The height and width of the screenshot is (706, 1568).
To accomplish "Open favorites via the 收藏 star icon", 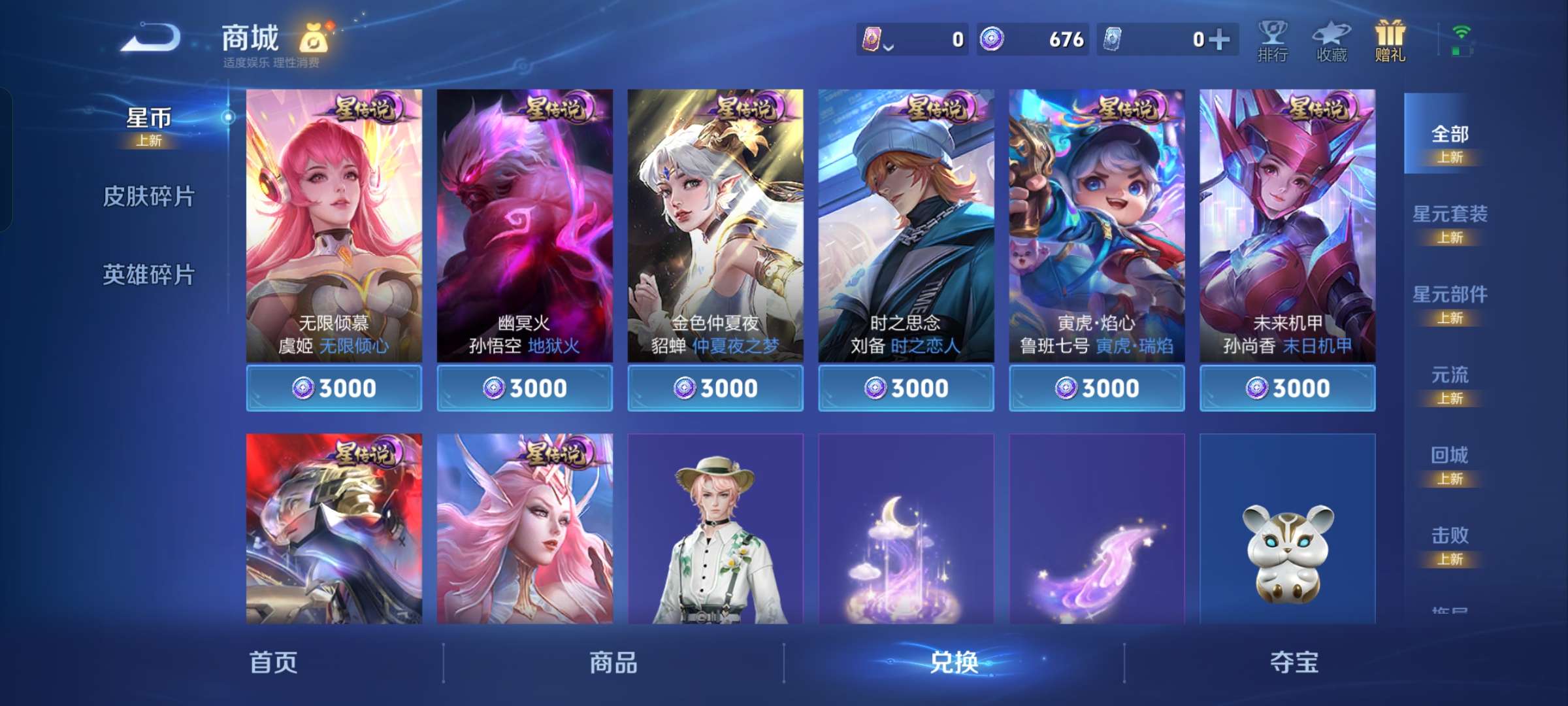I will click(x=1331, y=41).
